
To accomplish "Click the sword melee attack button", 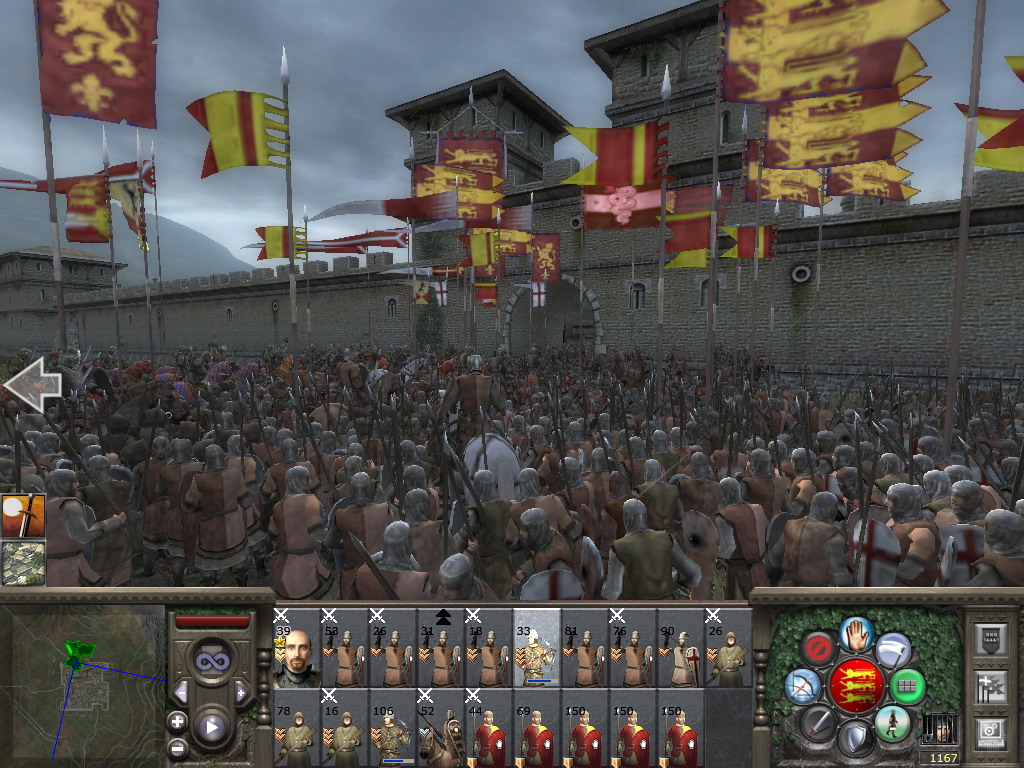I will point(818,722).
